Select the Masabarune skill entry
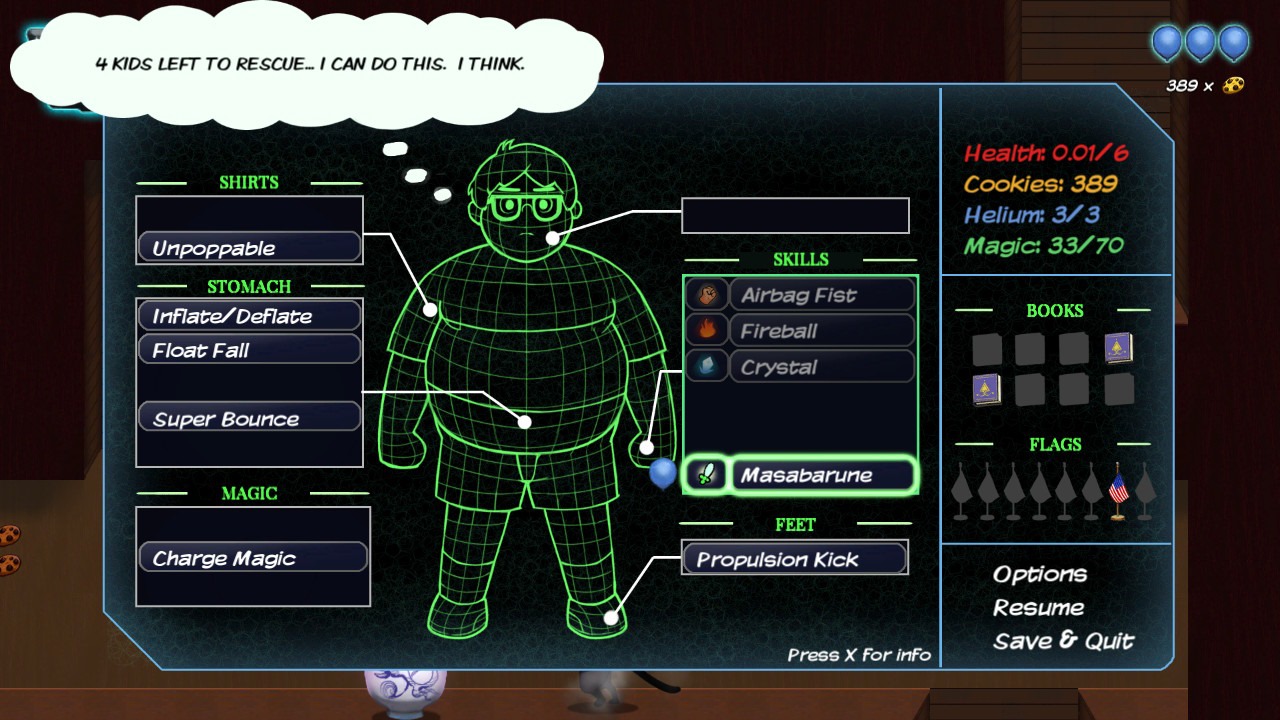Screen dimensions: 1280x720 (822, 474)
